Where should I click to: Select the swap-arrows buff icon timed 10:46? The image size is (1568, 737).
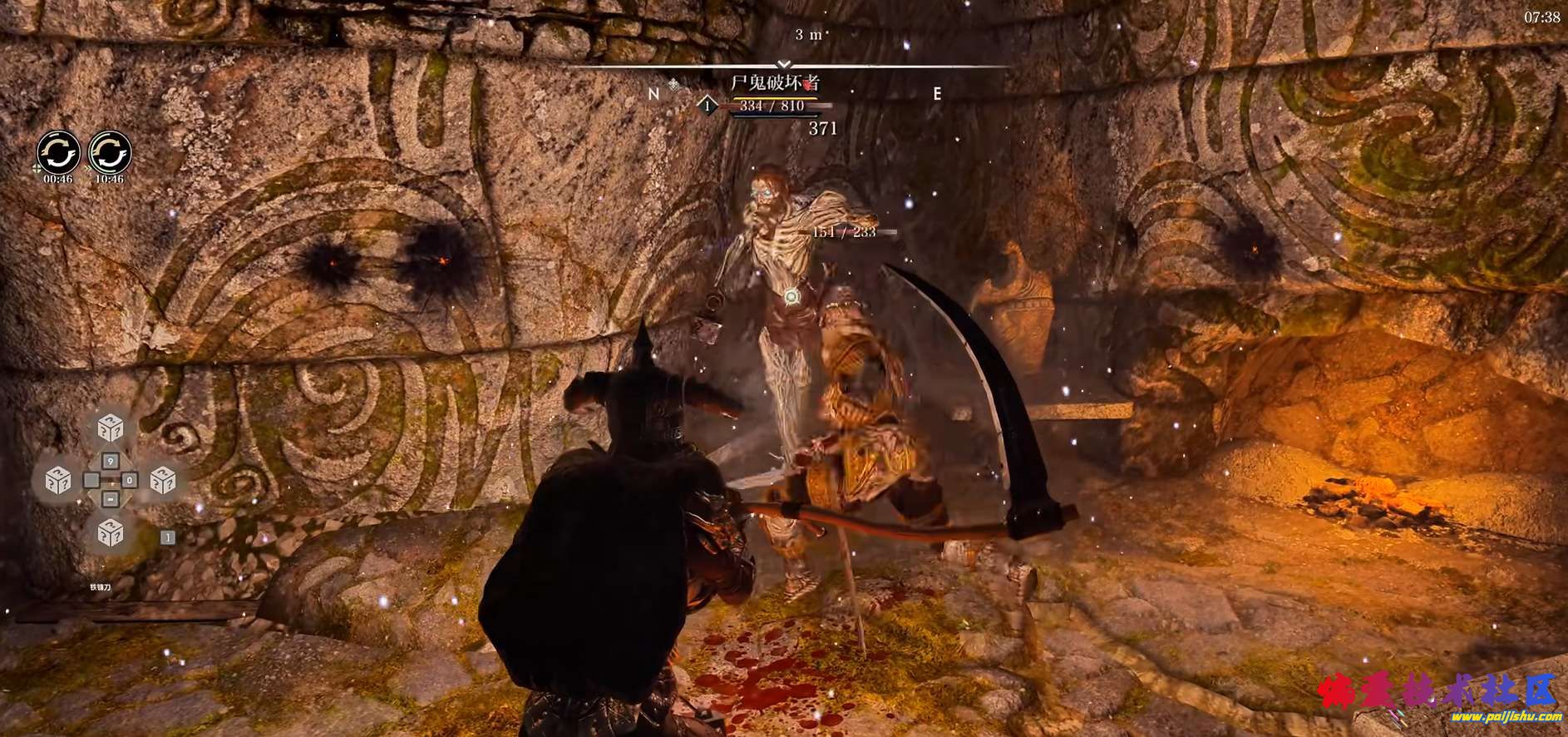tap(110, 153)
